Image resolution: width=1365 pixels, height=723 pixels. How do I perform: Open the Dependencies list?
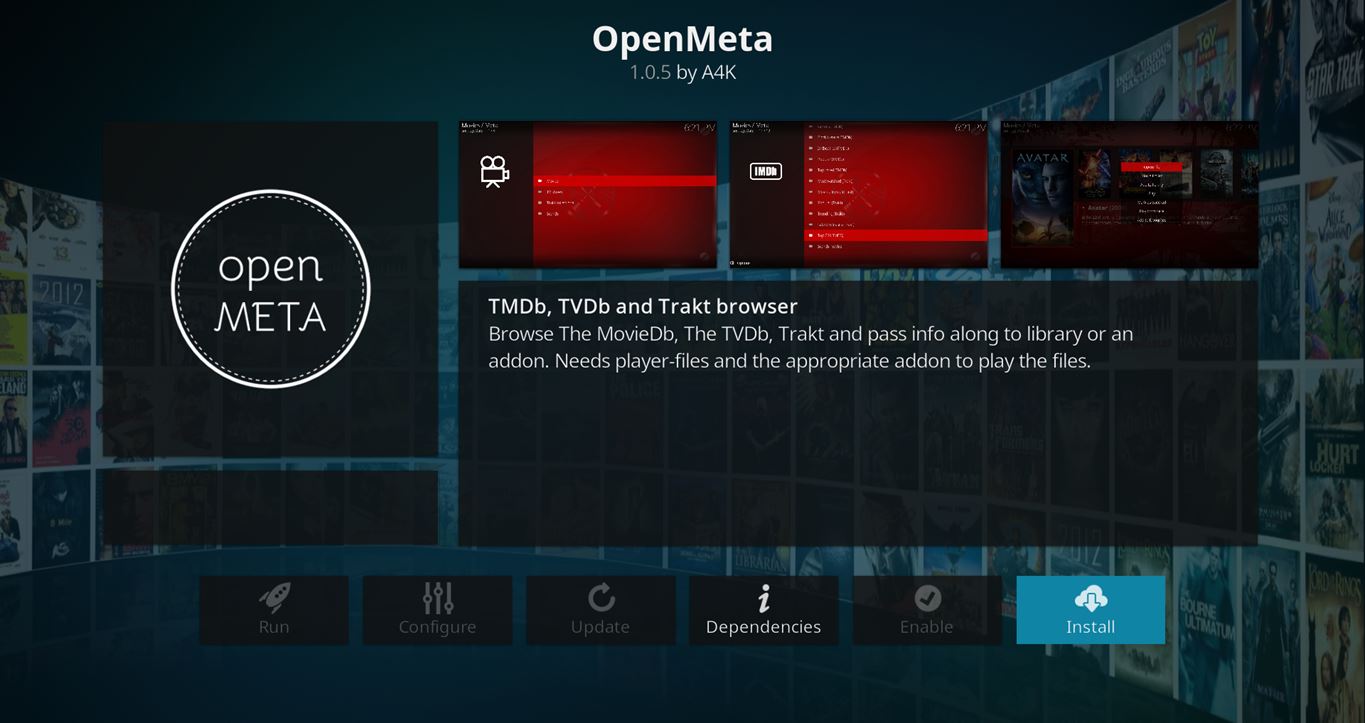point(763,610)
